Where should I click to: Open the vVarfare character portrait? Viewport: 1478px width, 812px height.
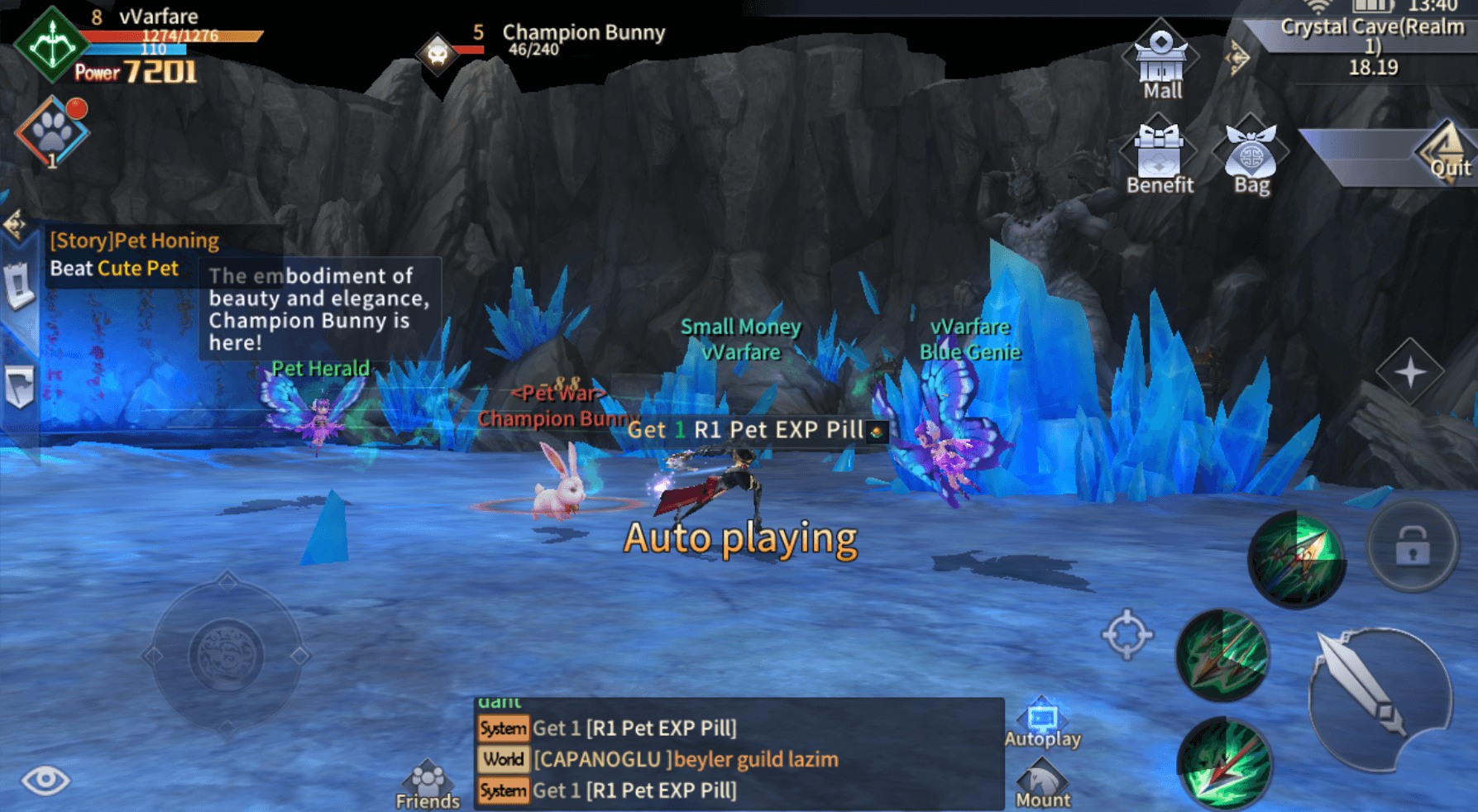pyautogui.click(x=51, y=44)
